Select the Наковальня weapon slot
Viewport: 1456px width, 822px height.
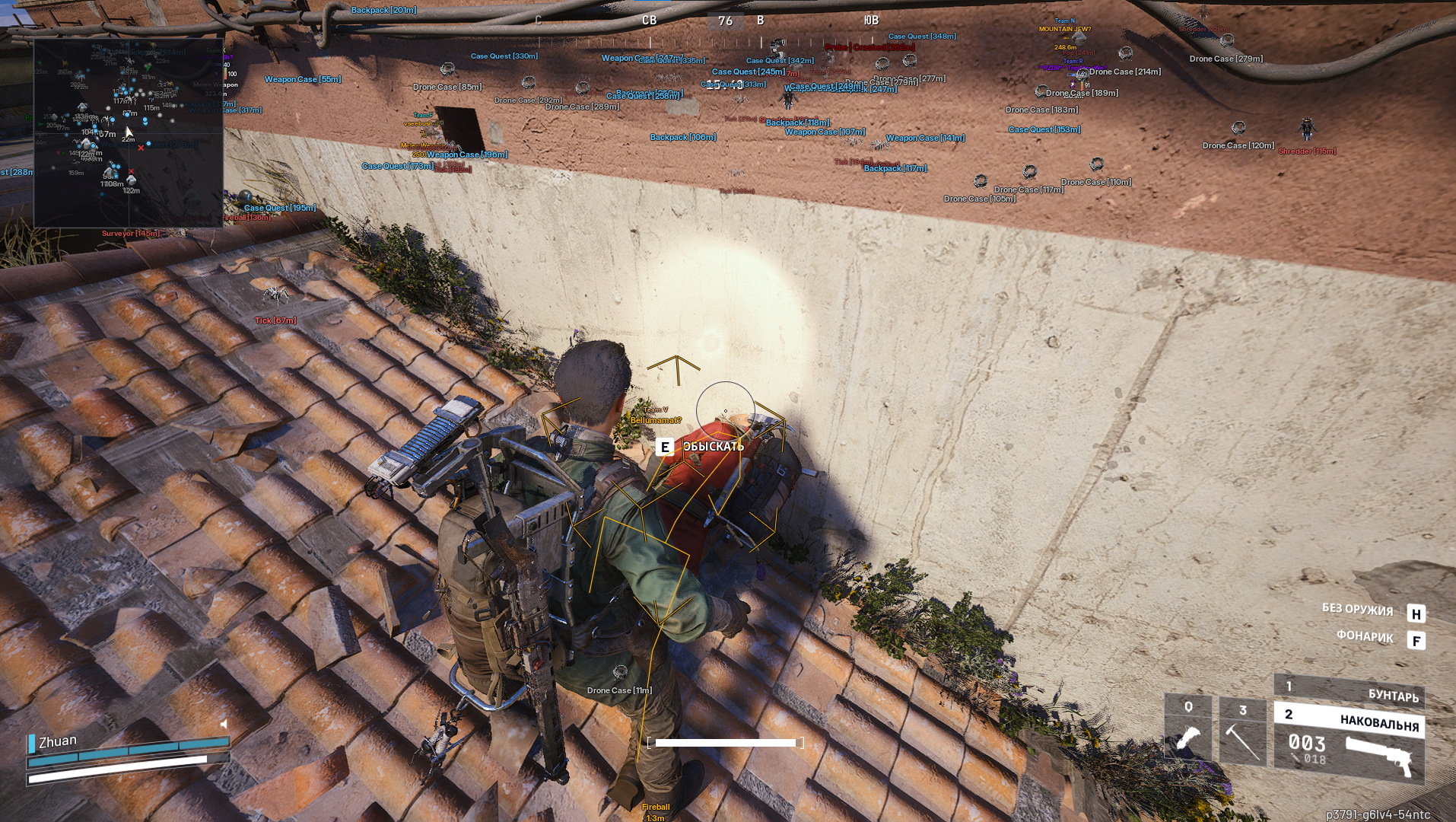pyautogui.click(x=1349, y=741)
